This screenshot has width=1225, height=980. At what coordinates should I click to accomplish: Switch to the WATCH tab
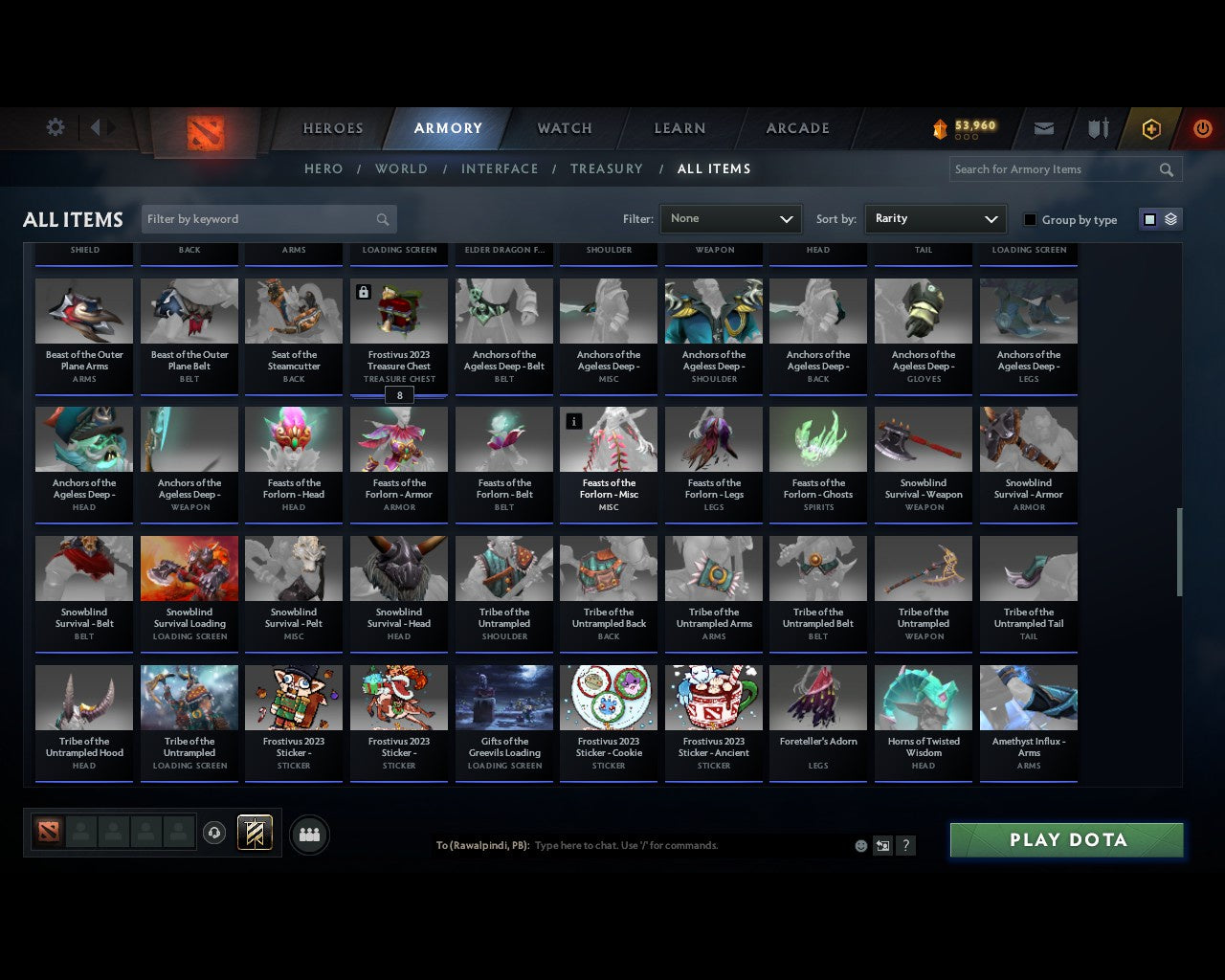(564, 128)
